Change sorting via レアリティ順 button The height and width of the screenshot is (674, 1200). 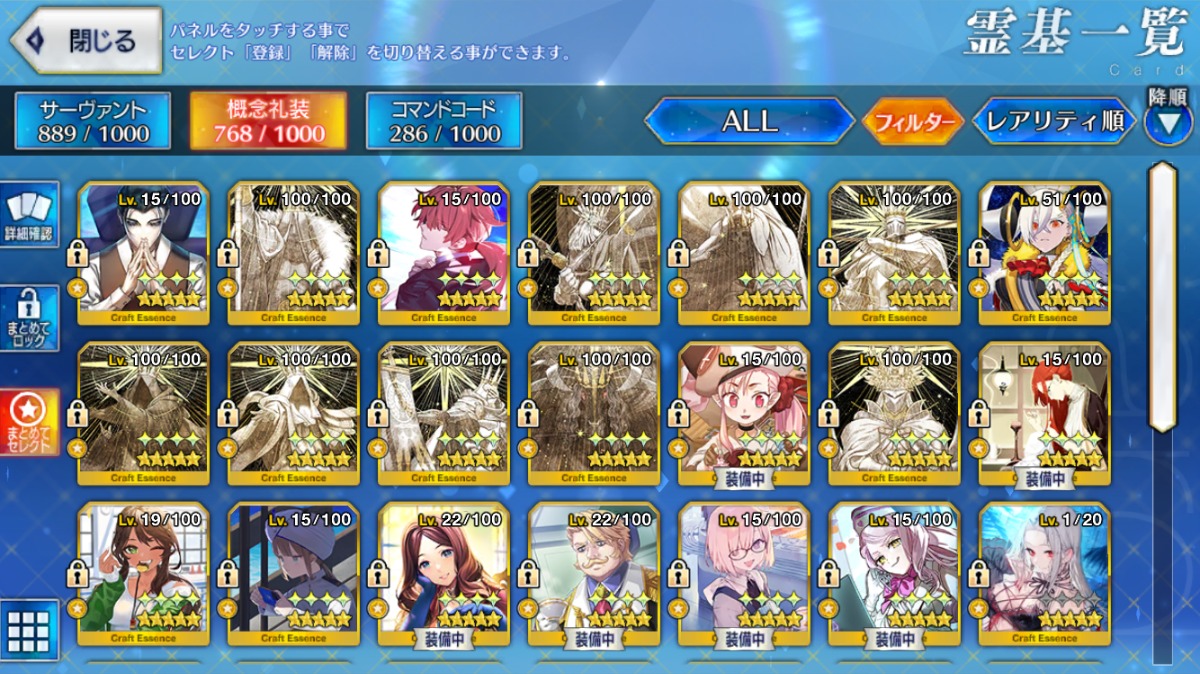[1054, 121]
